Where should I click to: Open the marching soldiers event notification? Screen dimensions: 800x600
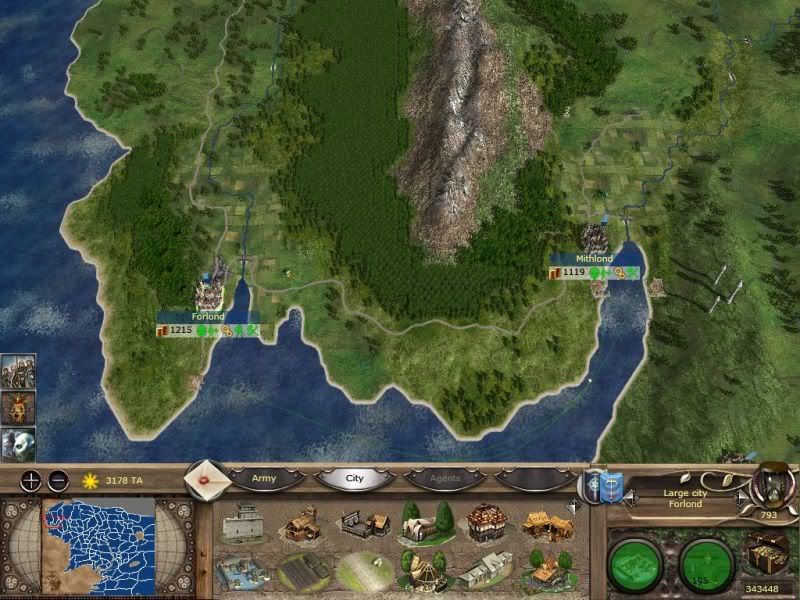tap(14, 371)
